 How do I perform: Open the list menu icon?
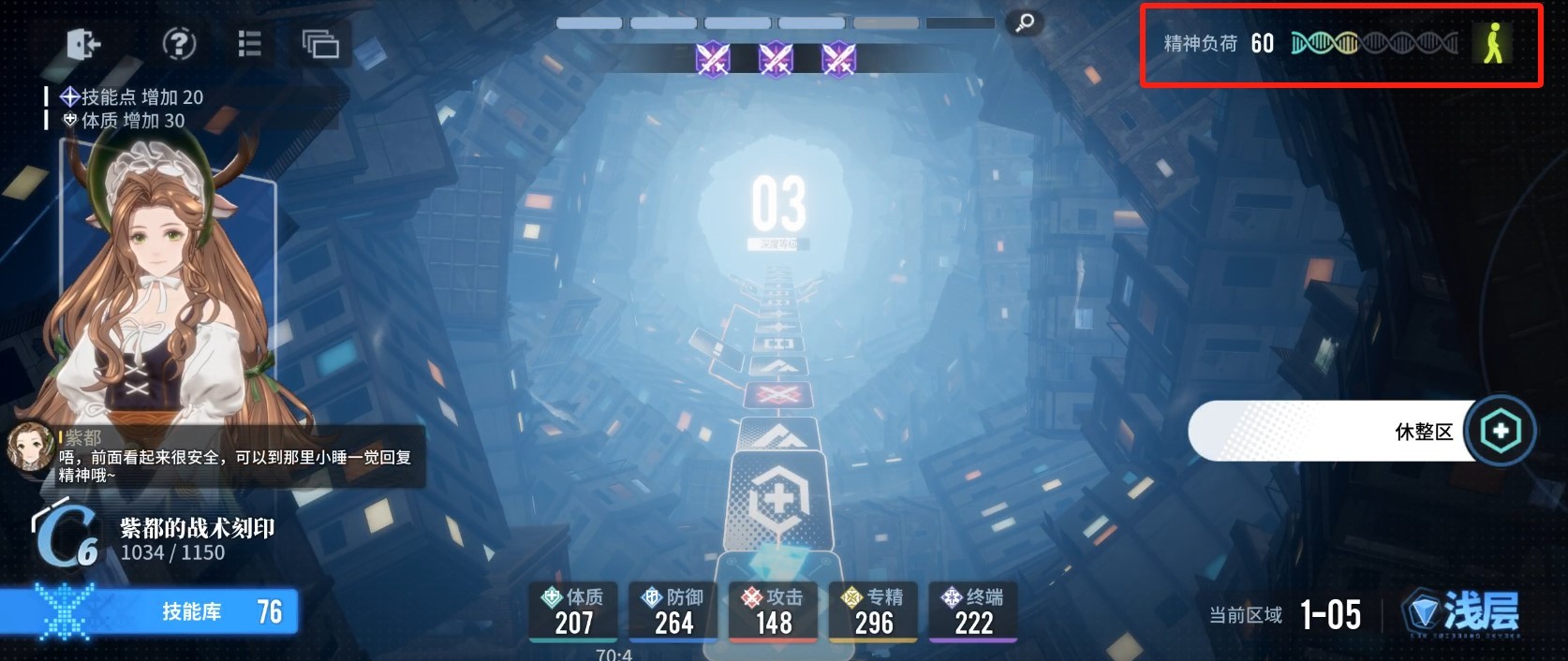tap(249, 43)
